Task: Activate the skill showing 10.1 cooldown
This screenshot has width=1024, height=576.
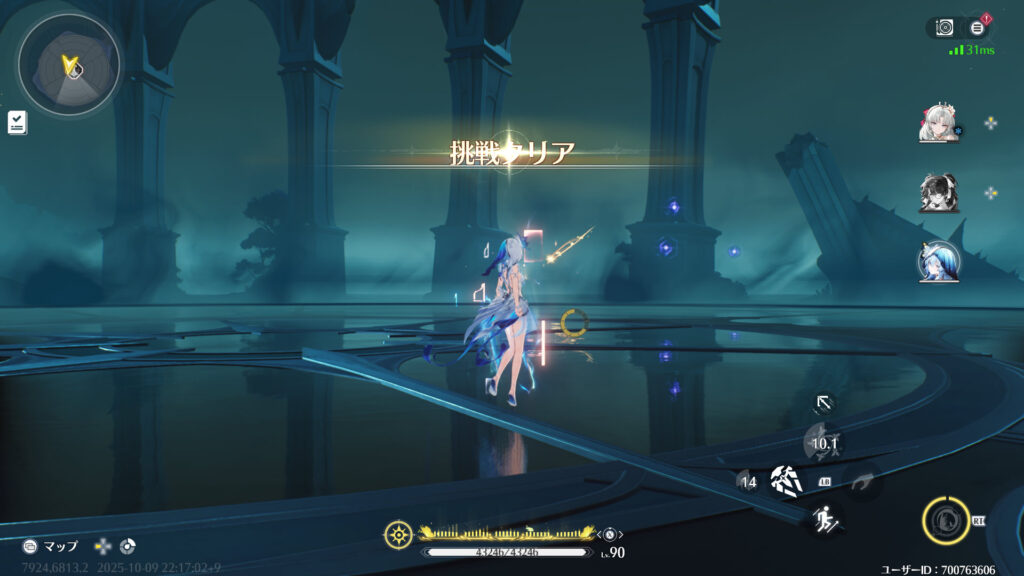Action: [x=823, y=442]
